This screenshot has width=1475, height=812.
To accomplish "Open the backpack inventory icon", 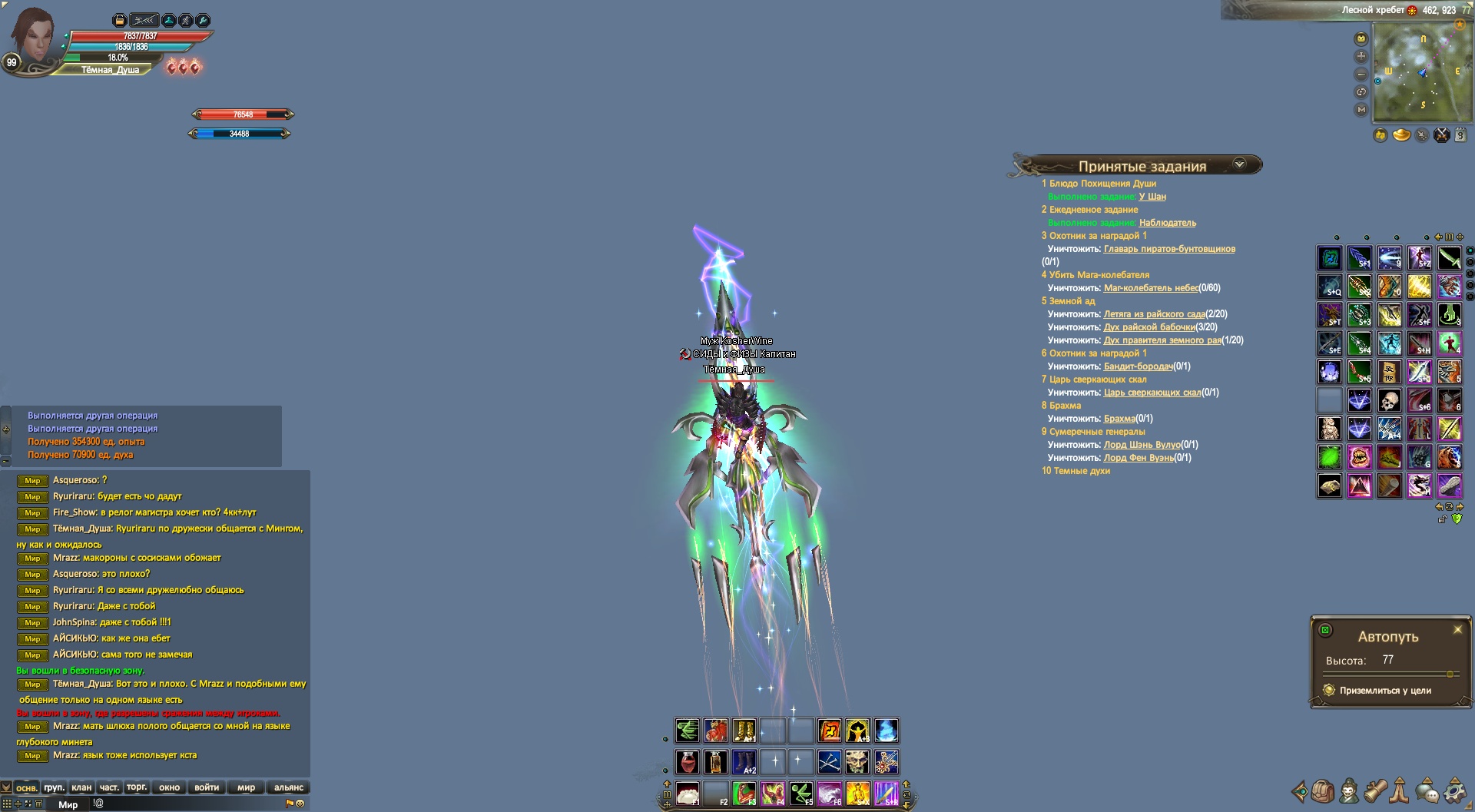I will click(1323, 790).
